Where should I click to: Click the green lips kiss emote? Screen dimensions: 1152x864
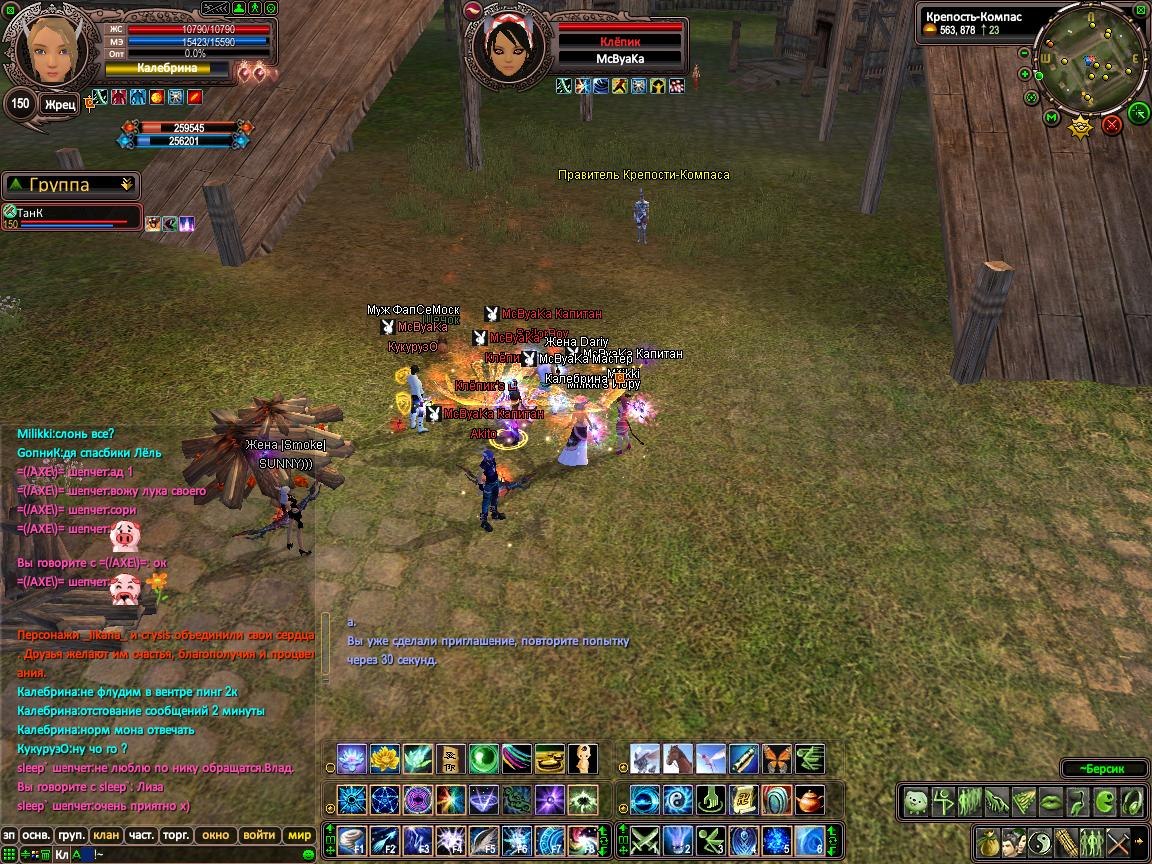[x=1049, y=801]
